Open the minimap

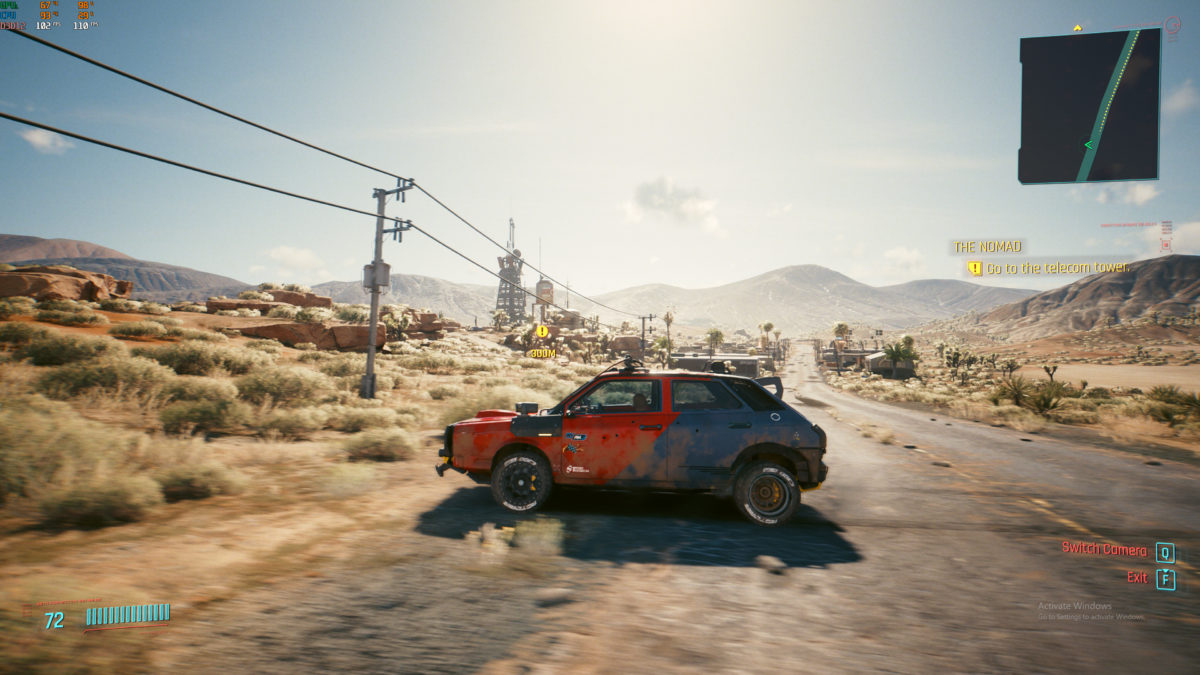(1089, 106)
